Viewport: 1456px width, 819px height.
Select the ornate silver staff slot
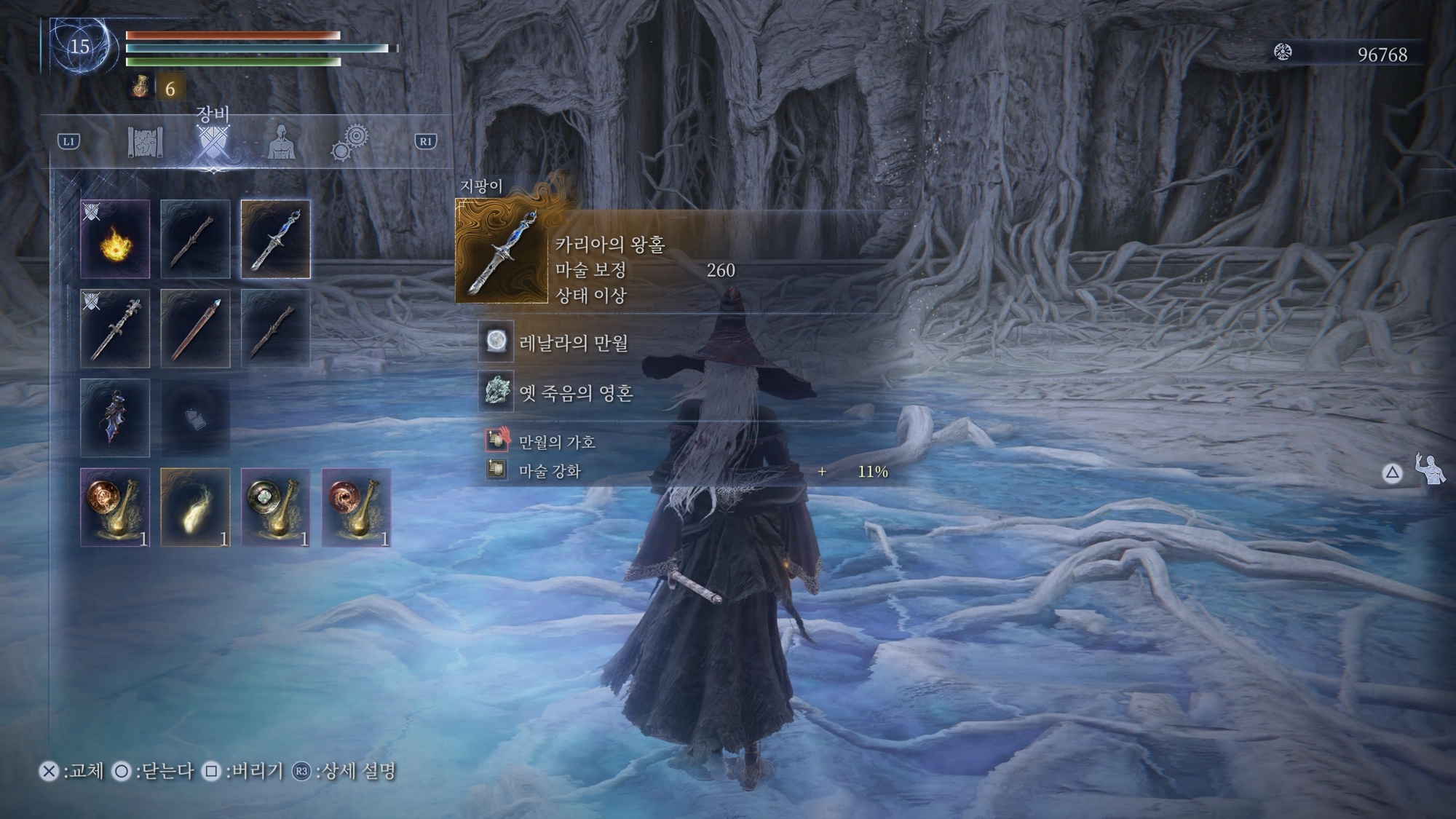pyautogui.click(x=115, y=328)
